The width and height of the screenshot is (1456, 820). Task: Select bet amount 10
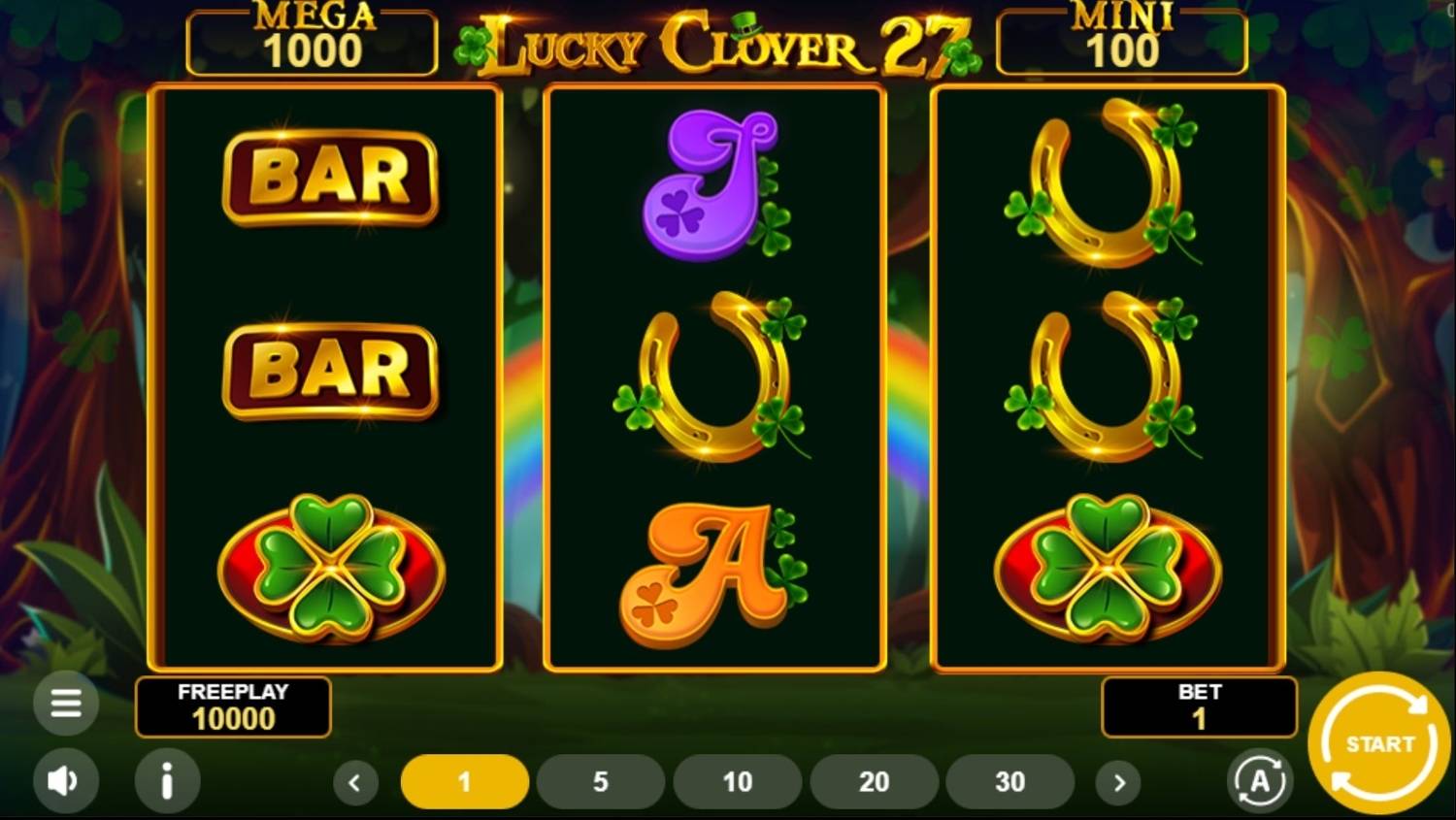(738, 781)
